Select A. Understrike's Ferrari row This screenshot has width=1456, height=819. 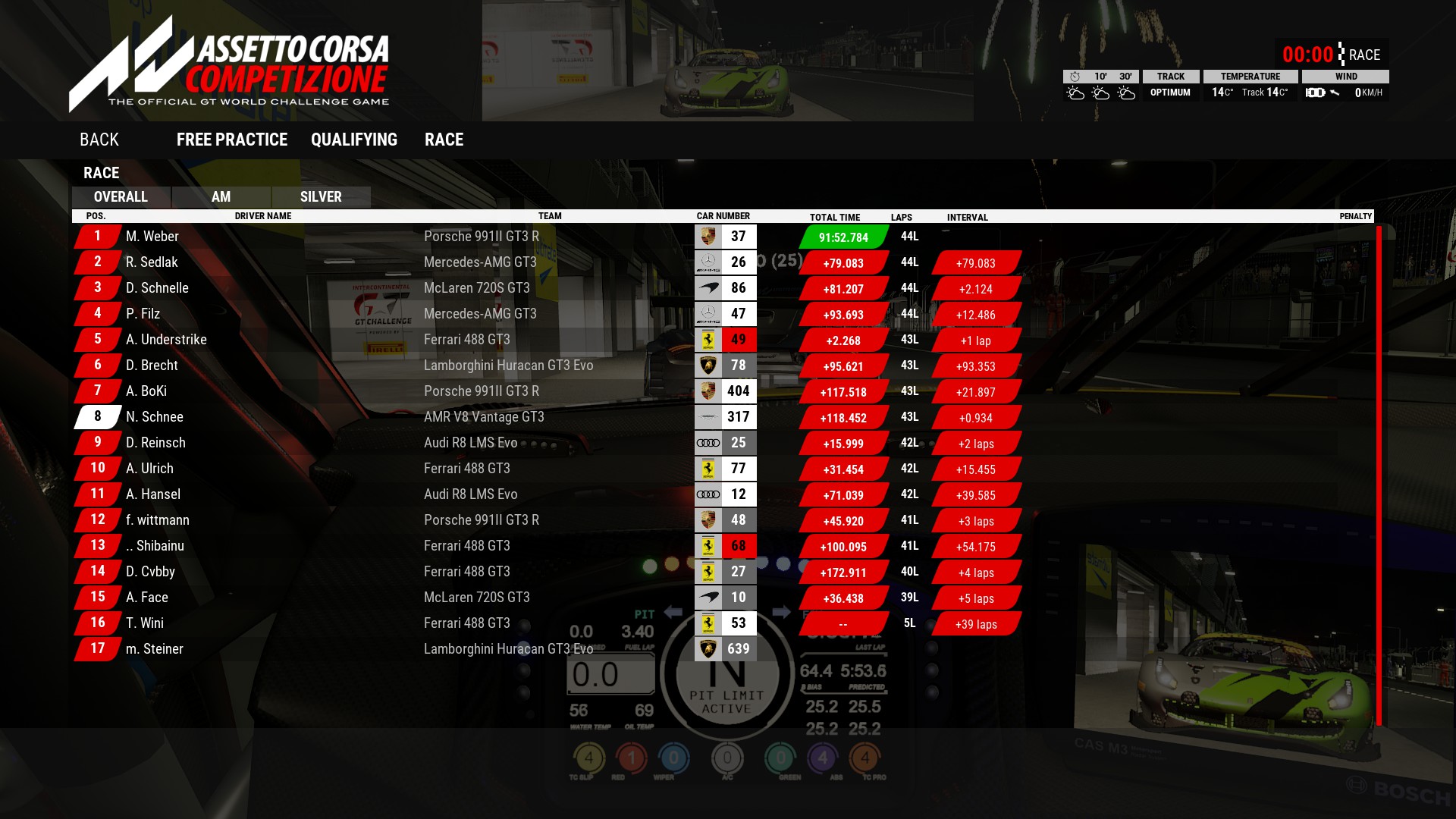[166, 340]
